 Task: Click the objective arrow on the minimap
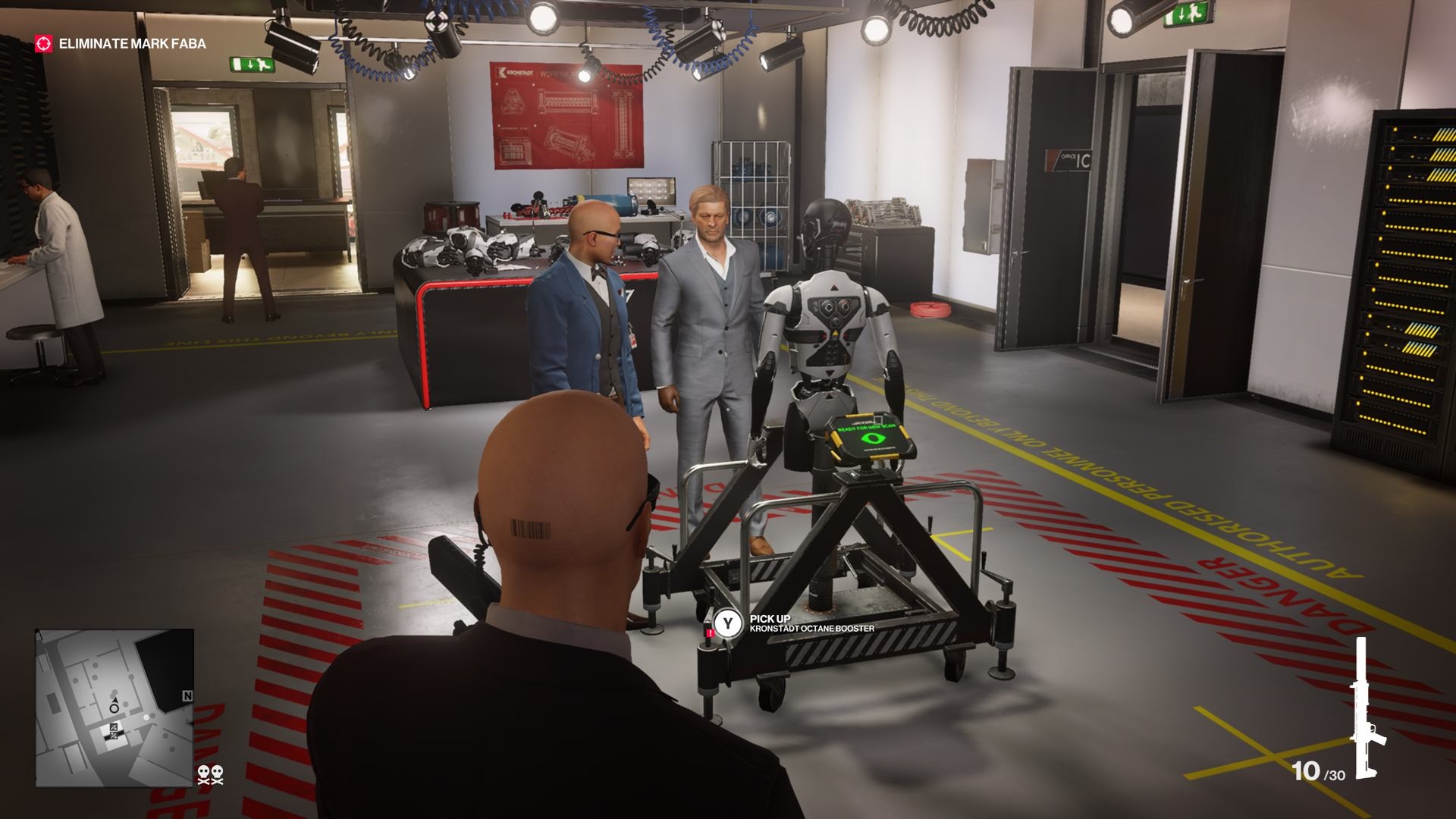coord(115,701)
